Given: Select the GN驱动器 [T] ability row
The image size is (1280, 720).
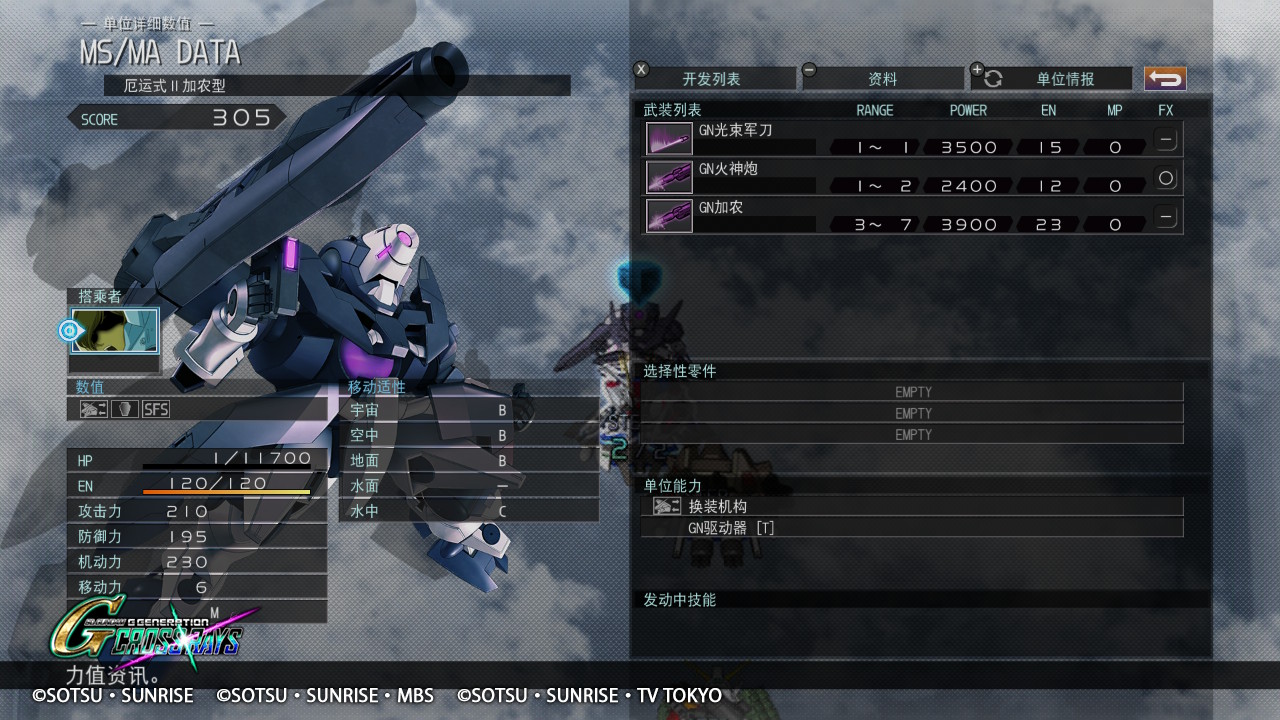Looking at the screenshot, I should click(911, 527).
